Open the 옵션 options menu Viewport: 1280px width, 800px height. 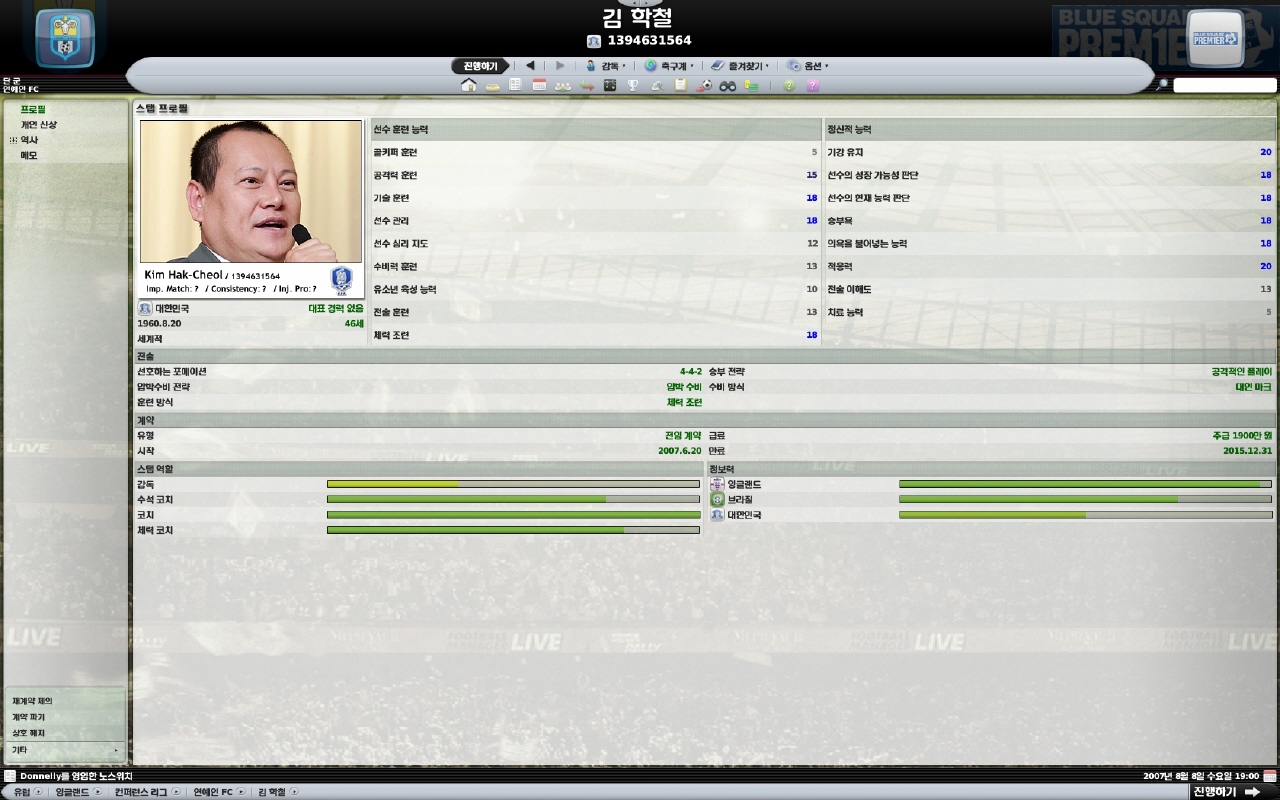pyautogui.click(x=809, y=66)
